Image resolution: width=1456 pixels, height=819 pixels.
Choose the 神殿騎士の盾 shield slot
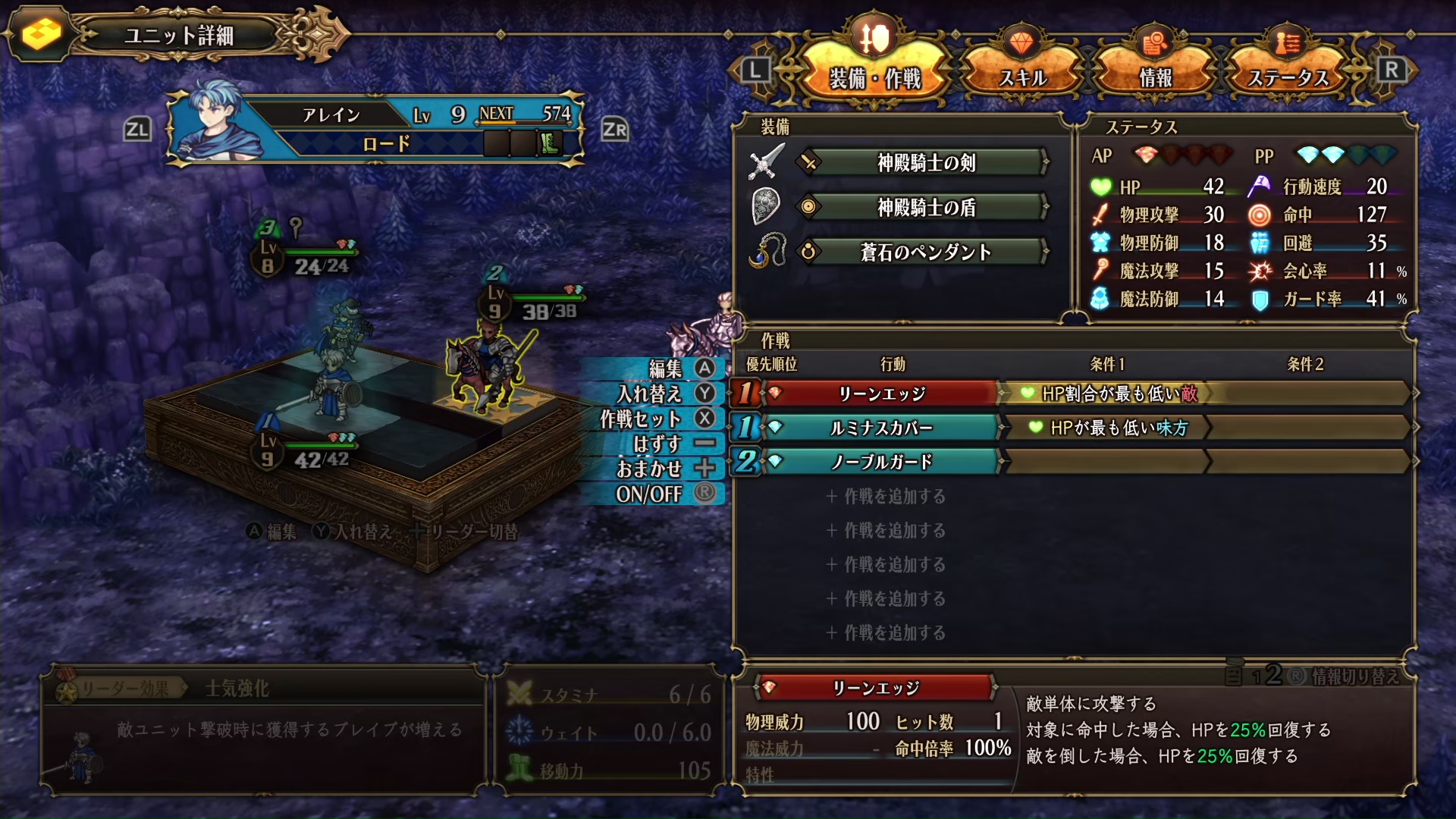[925, 207]
